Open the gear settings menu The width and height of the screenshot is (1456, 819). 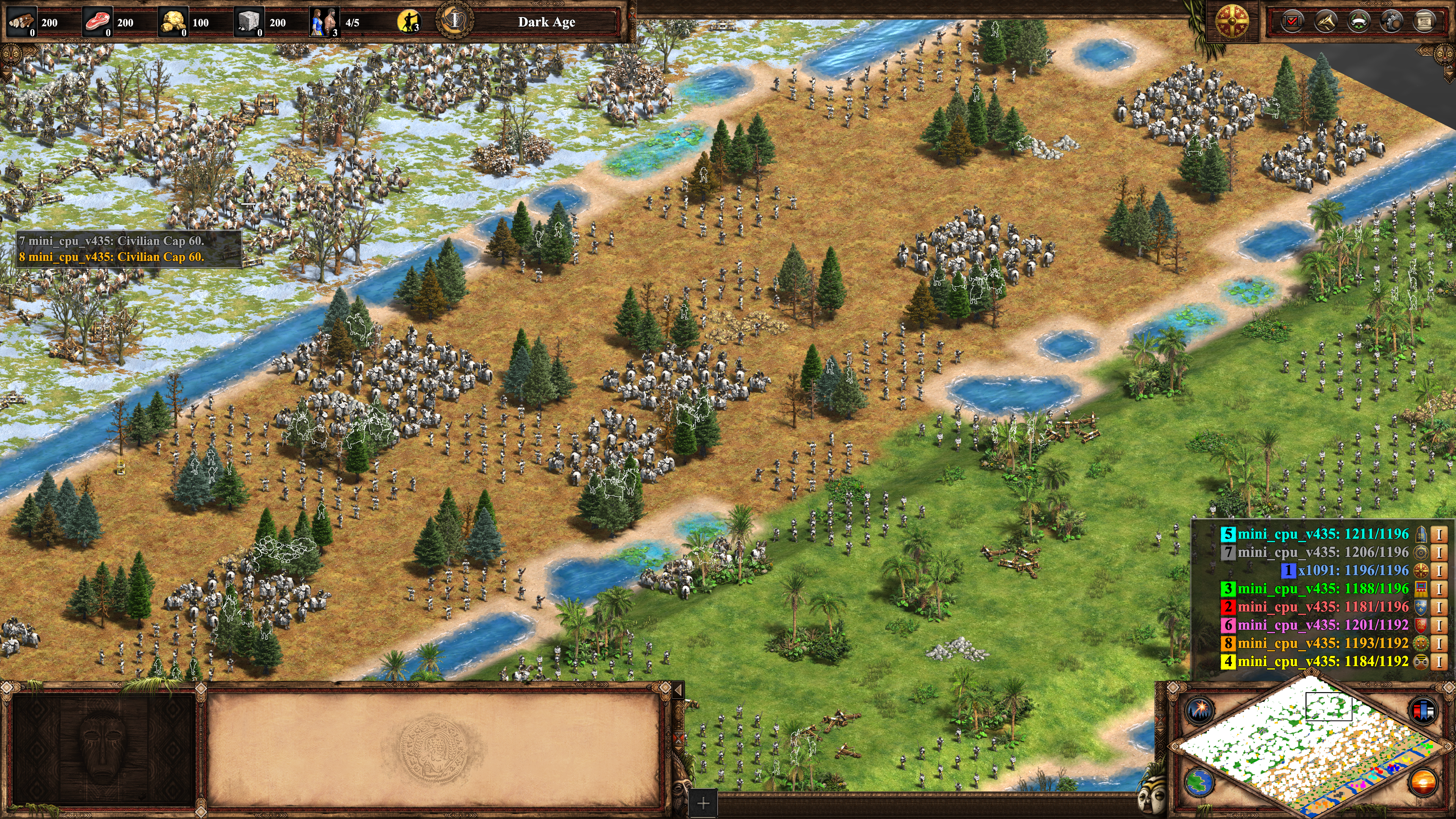[x=1391, y=22]
